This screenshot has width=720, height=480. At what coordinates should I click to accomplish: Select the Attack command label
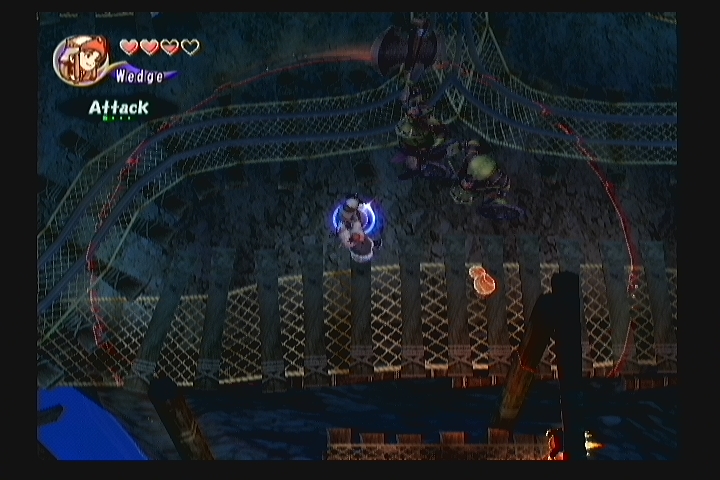pyautogui.click(x=118, y=107)
